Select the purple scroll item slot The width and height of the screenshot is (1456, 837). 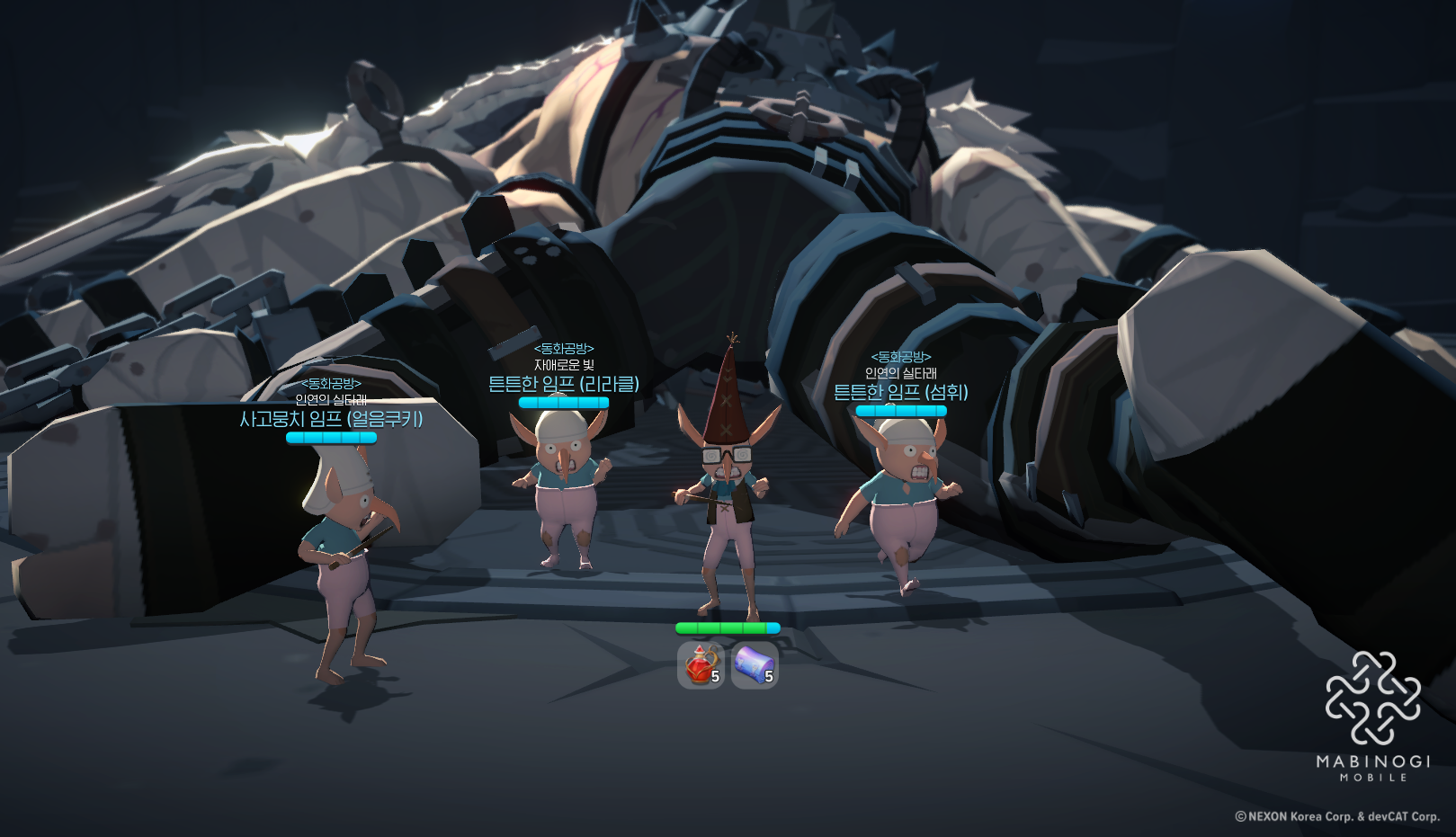754,665
